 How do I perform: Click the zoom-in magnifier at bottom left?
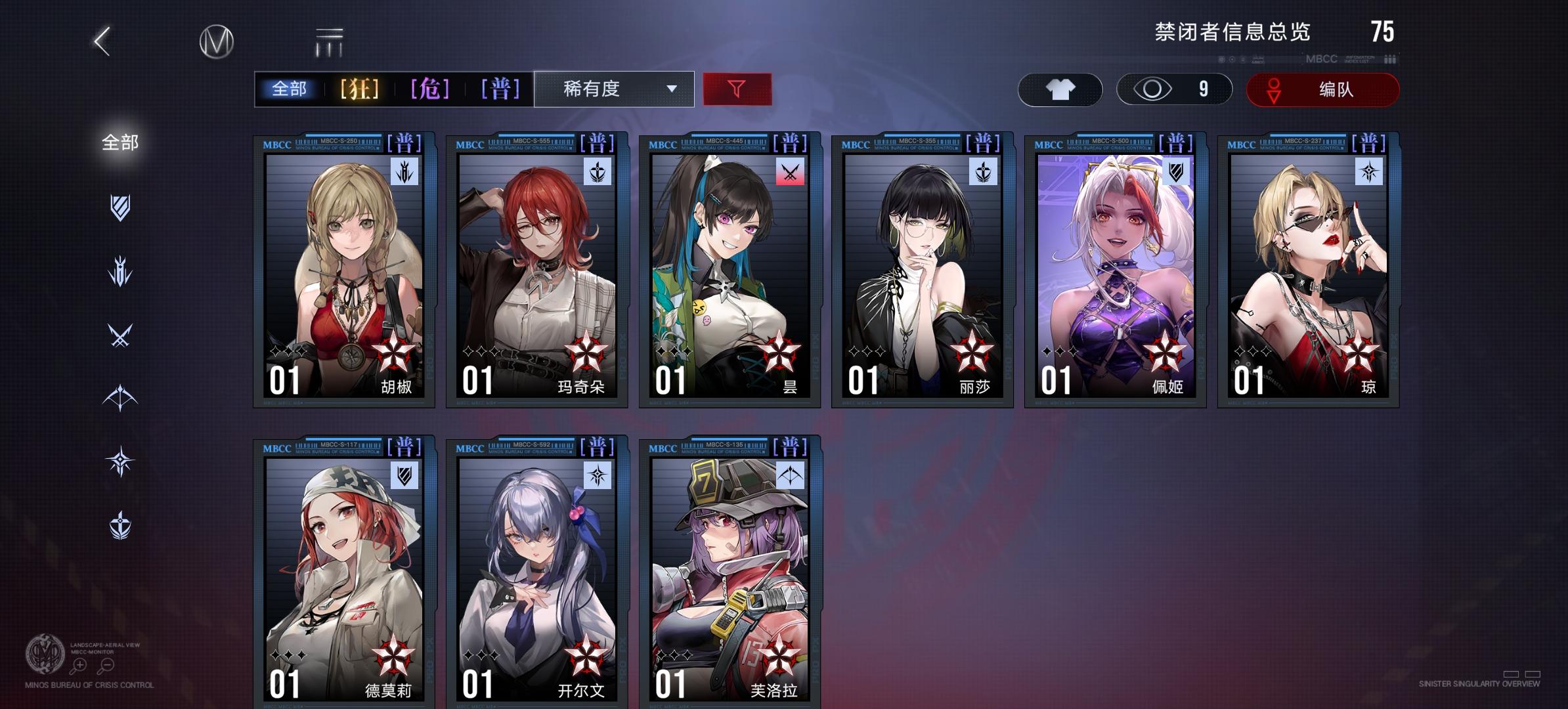pyautogui.click(x=79, y=666)
